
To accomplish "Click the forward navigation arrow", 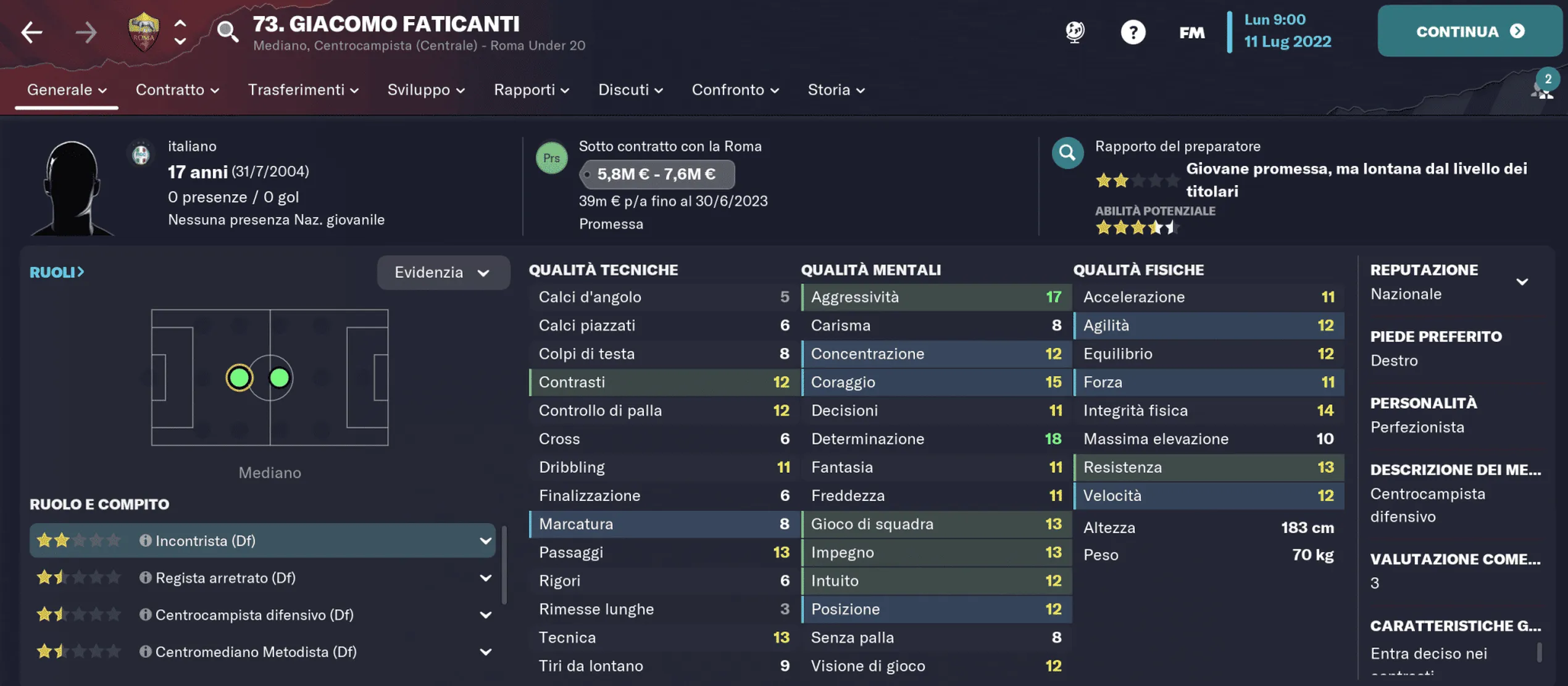I will pyautogui.click(x=86, y=31).
